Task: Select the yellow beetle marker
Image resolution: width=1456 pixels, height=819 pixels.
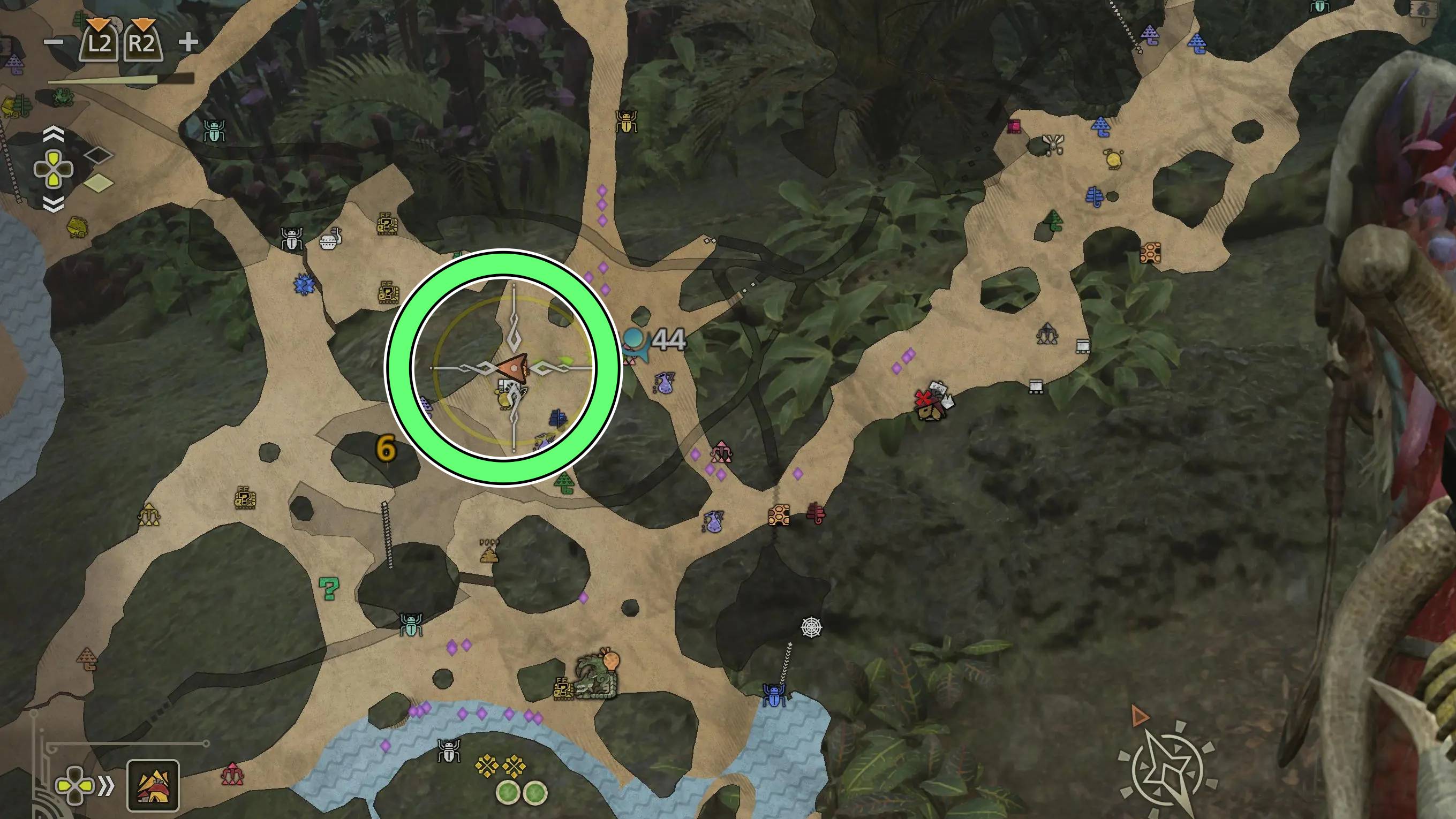Action: click(x=625, y=121)
